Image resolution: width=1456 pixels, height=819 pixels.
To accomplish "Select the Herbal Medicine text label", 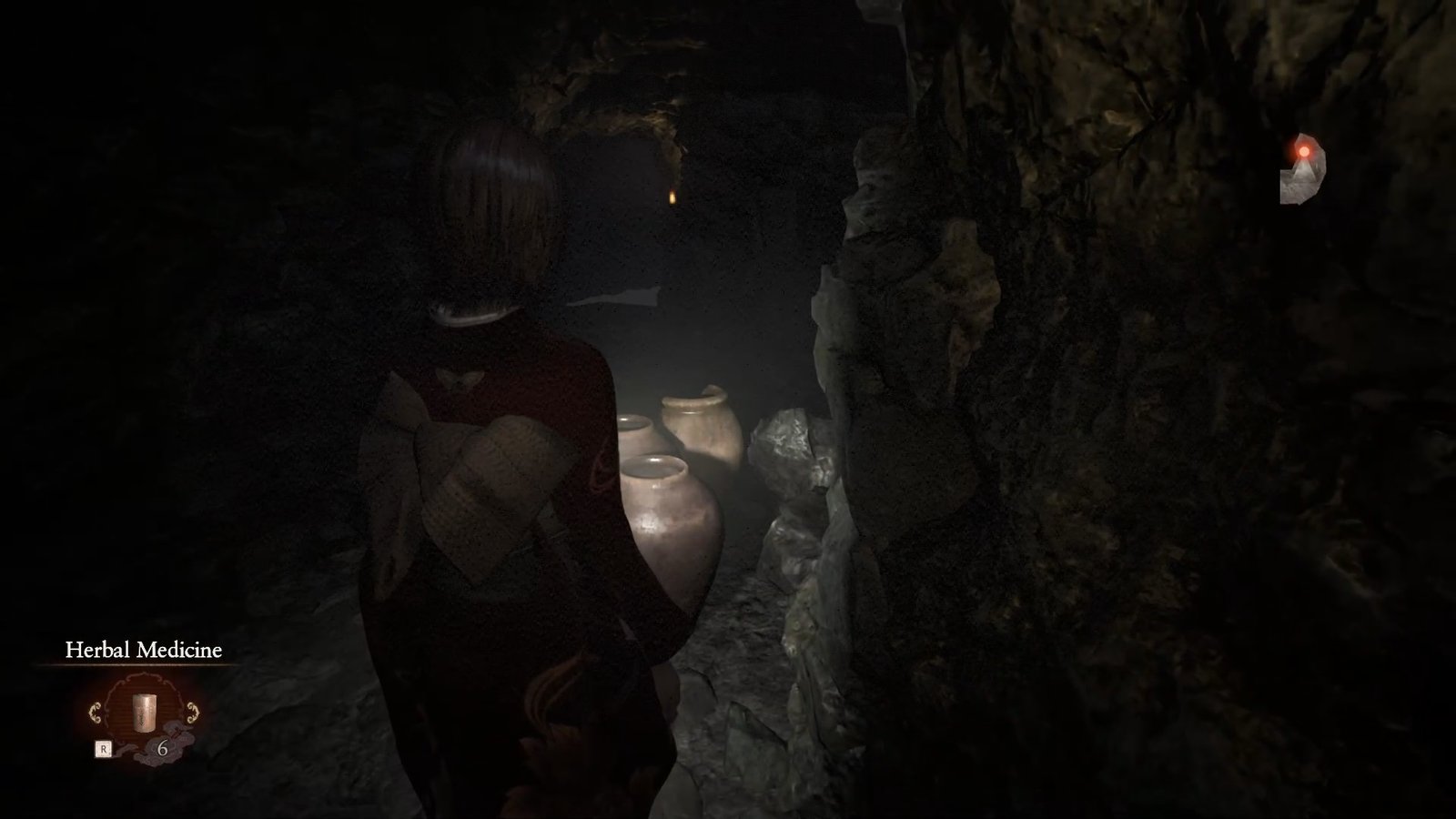I will [x=144, y=650].
